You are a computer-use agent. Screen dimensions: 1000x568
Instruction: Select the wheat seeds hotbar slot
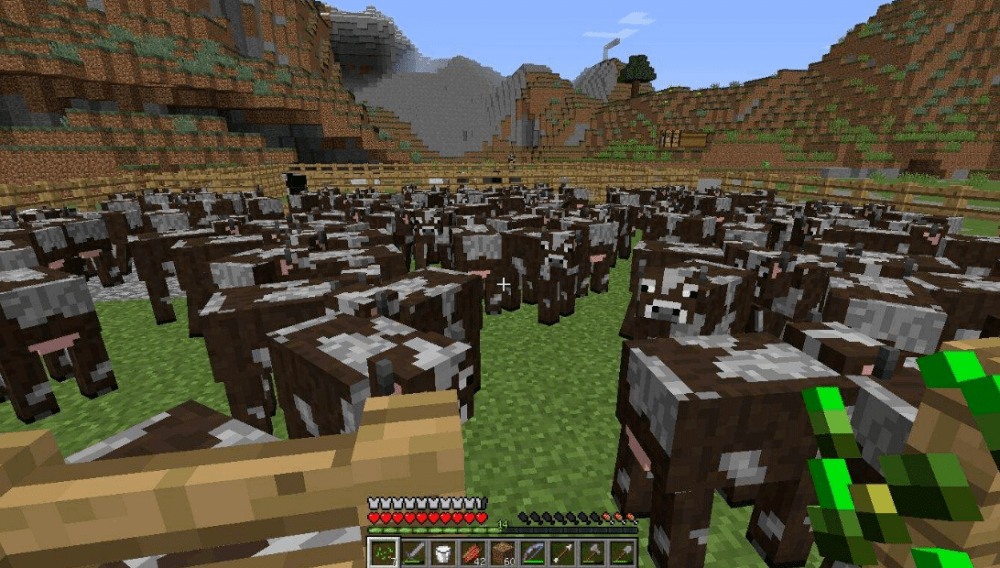pos(383,552)
